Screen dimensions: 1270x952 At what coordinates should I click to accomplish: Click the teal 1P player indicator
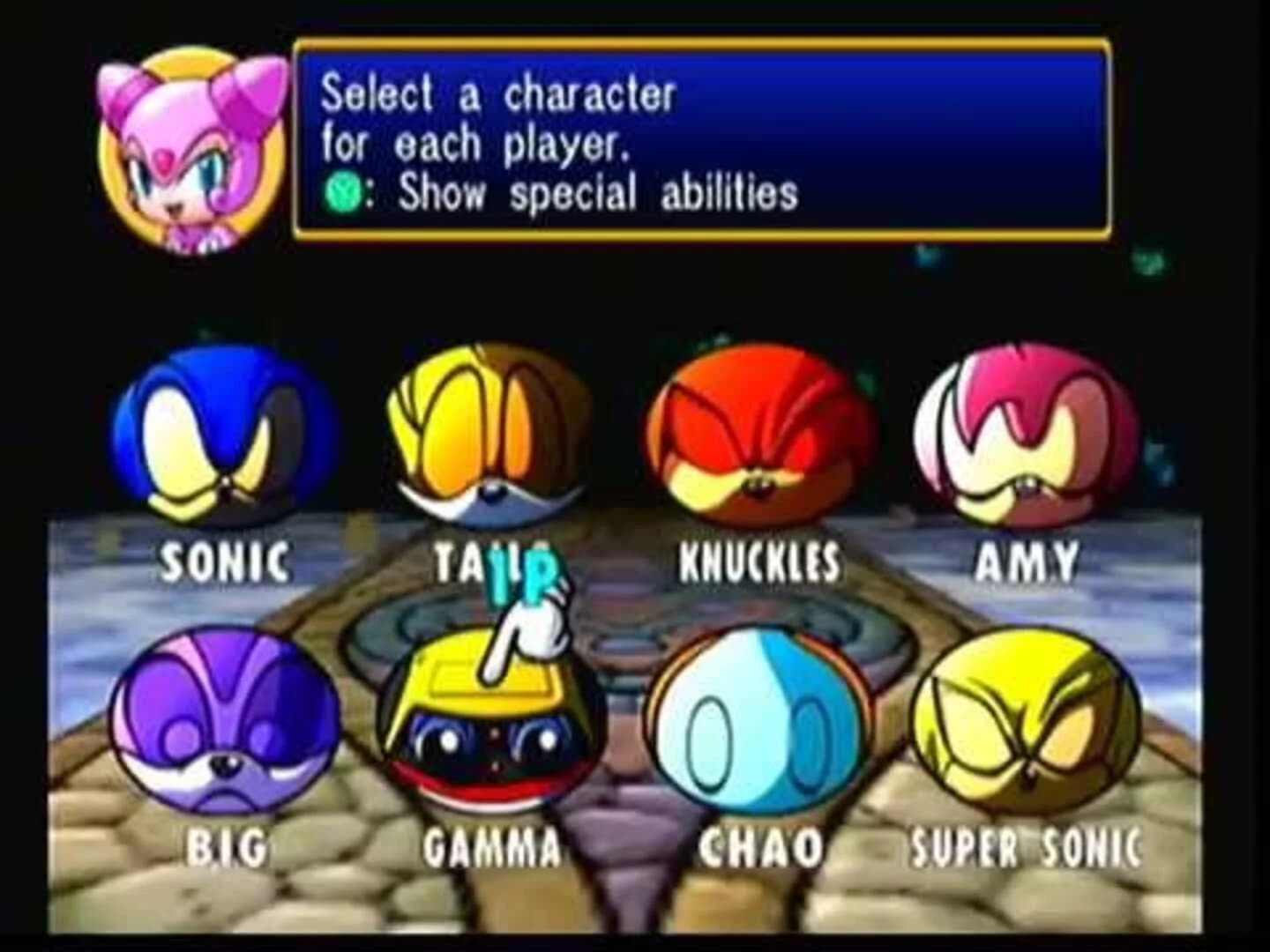click(x=519, y=575)
